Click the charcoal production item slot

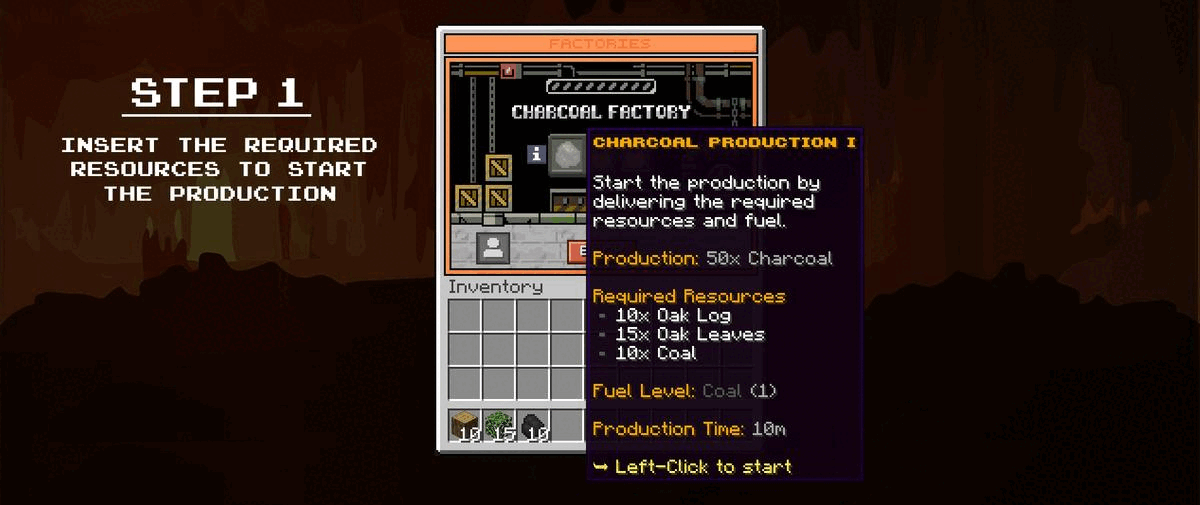(566, 152)
